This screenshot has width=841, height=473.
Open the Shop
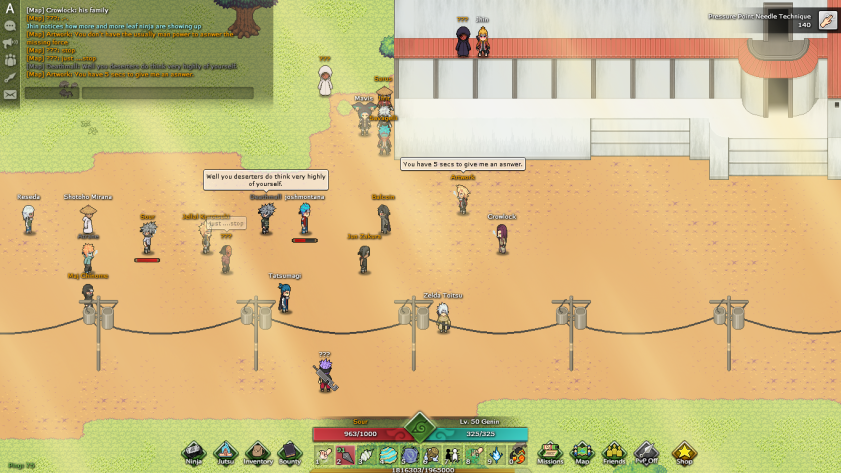(684, 453)
